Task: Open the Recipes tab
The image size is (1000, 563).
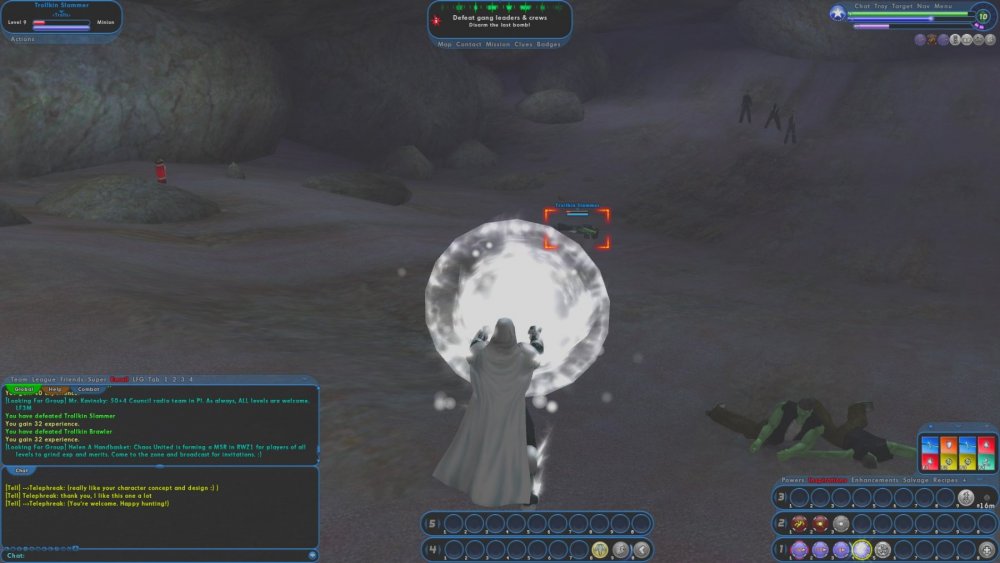Action: pos(945,480)
